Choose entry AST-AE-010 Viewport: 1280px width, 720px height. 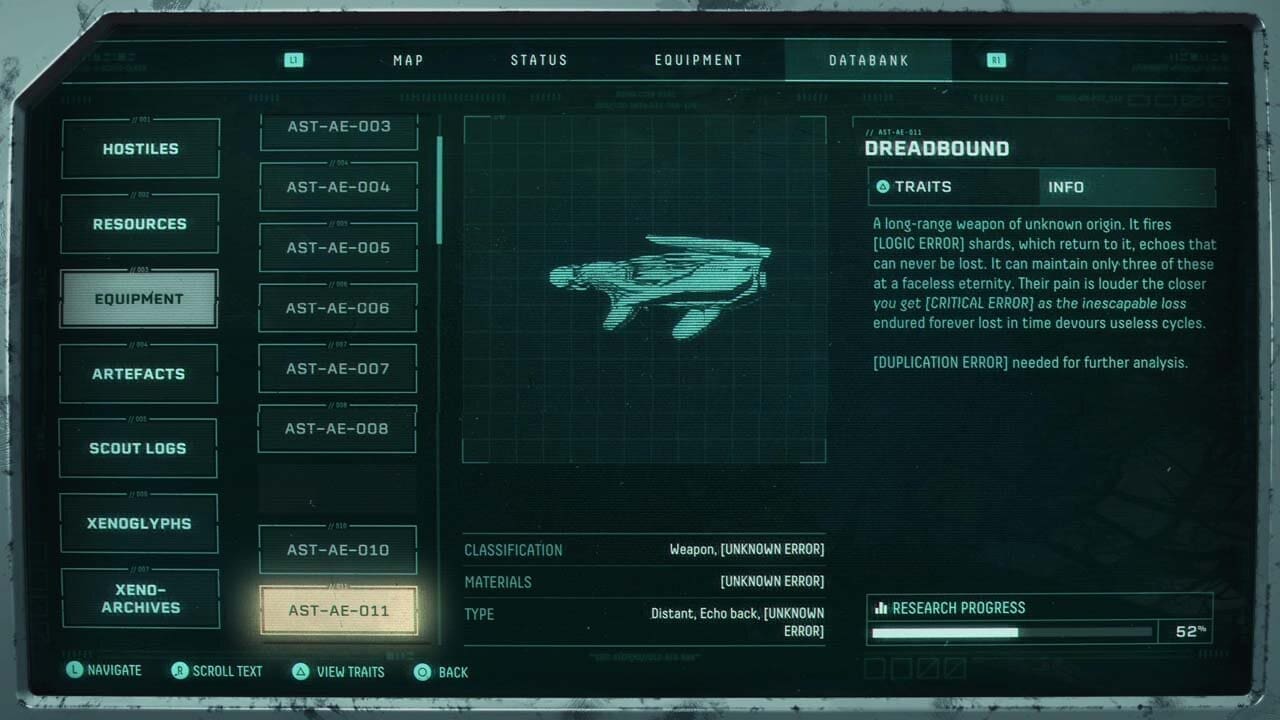(x=338, y=550)
